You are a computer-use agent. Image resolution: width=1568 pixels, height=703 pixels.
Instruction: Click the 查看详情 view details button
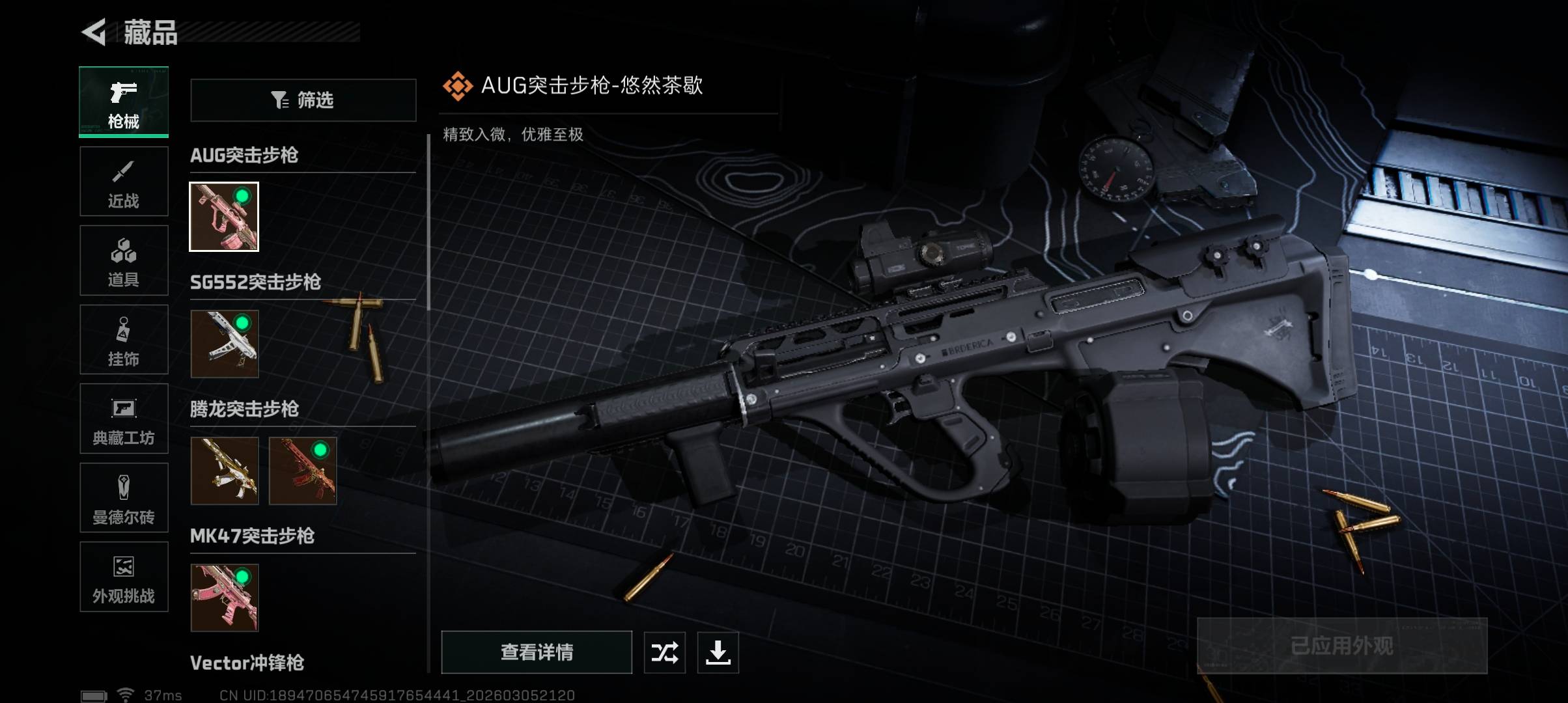click(x=537, y=652)
